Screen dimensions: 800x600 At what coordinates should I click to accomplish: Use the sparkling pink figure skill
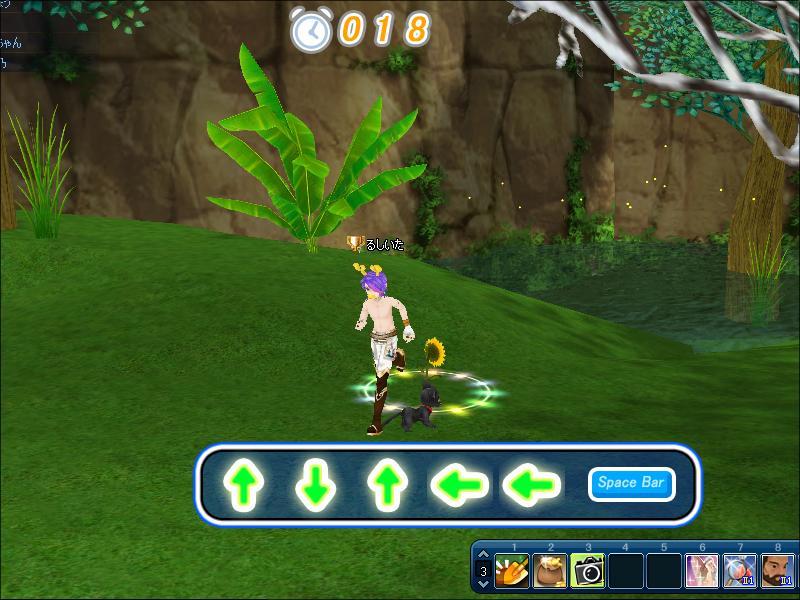click(x=702, y=571)
